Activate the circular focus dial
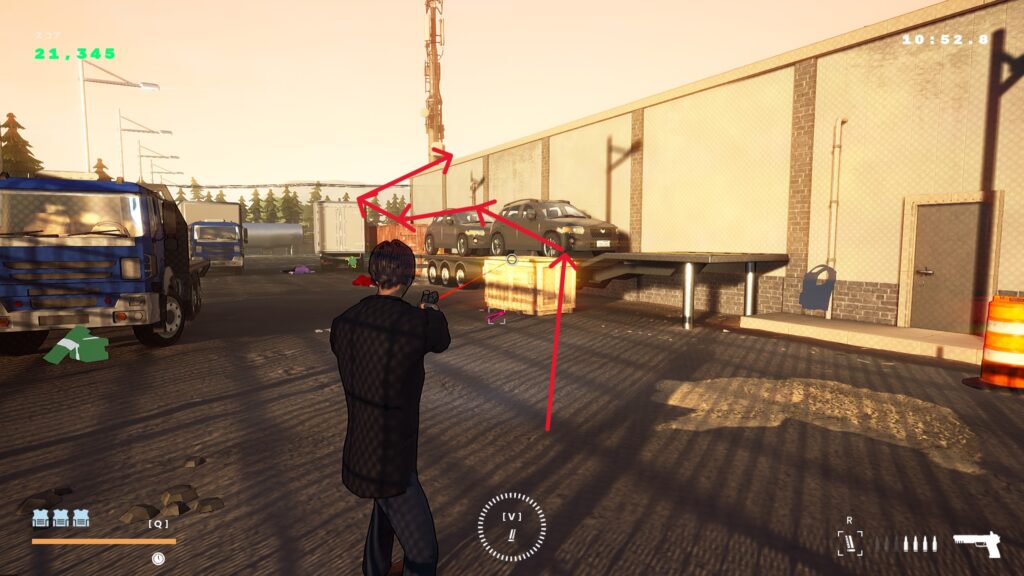 pyautogui.click(x=512, y=527)
